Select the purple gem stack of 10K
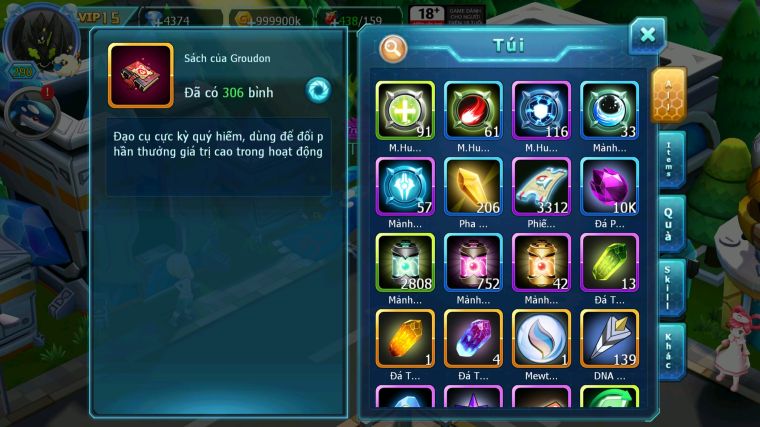This screenshot has height=427, width=760. pos(609,187)
